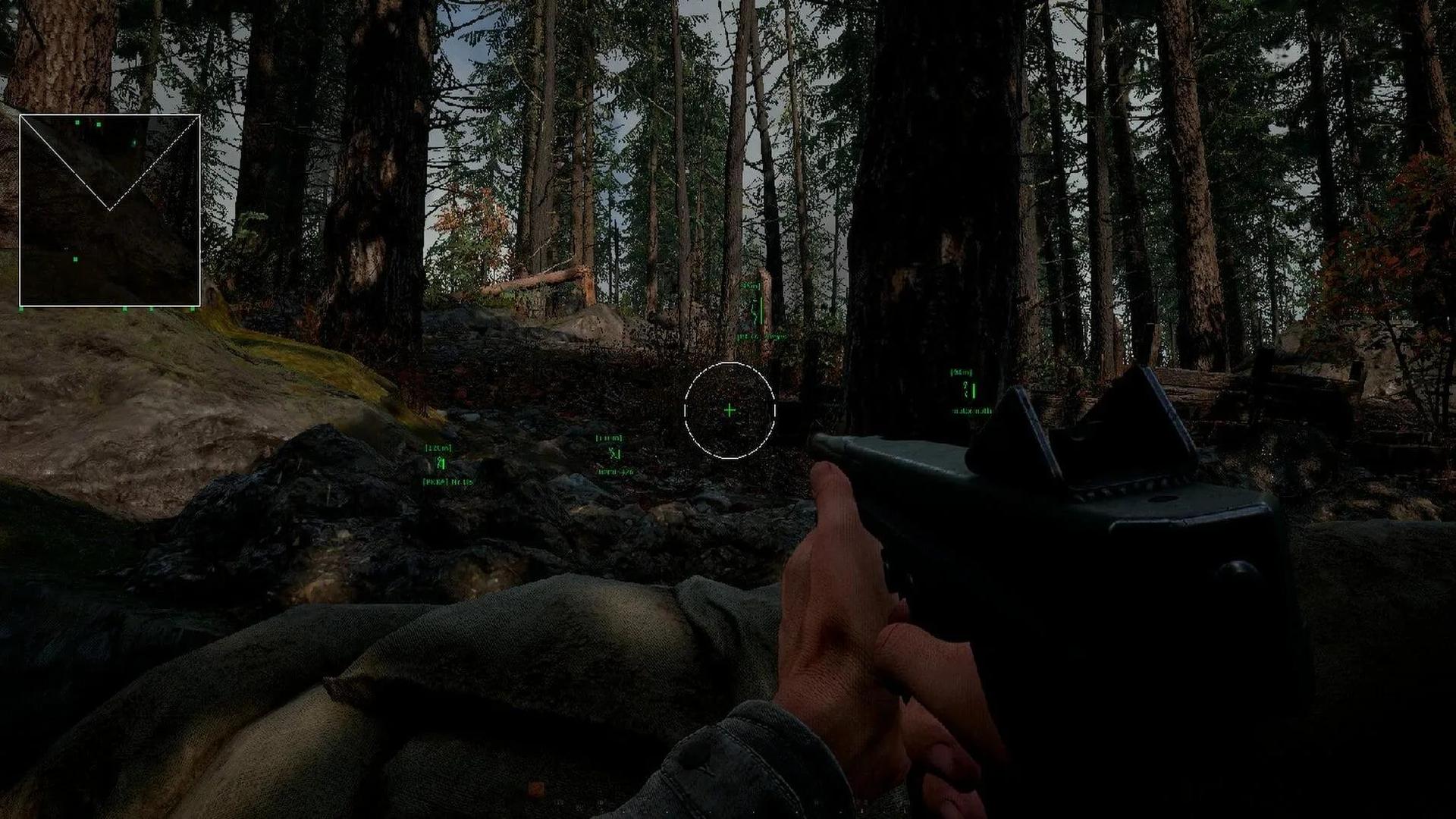Image resolution: width=1456 pixels, height=819 pixels.
Task: Click the square radar minimap
Action: (110, 210)
